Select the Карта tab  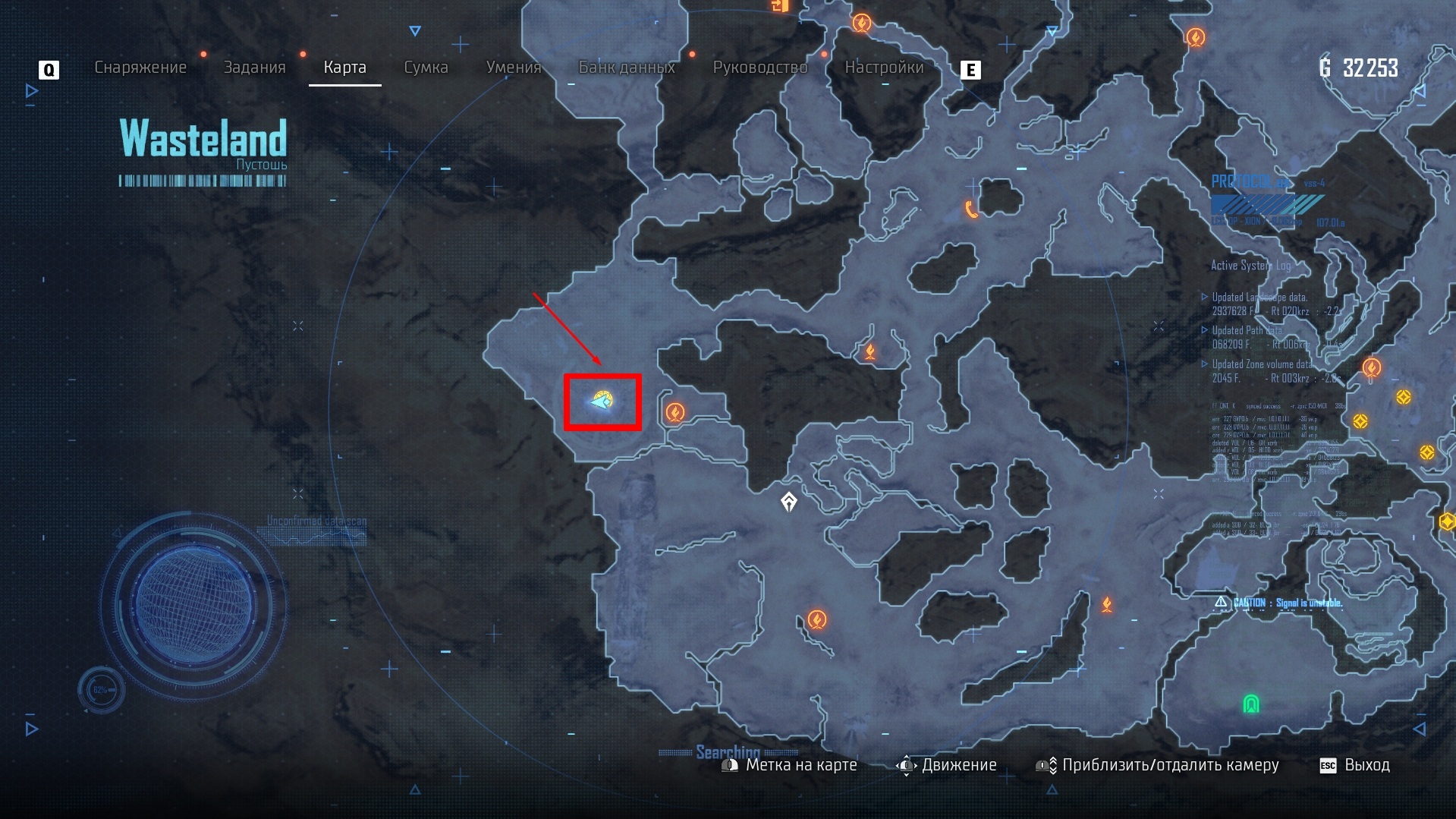pyautogui.click(x=344, y=68)
